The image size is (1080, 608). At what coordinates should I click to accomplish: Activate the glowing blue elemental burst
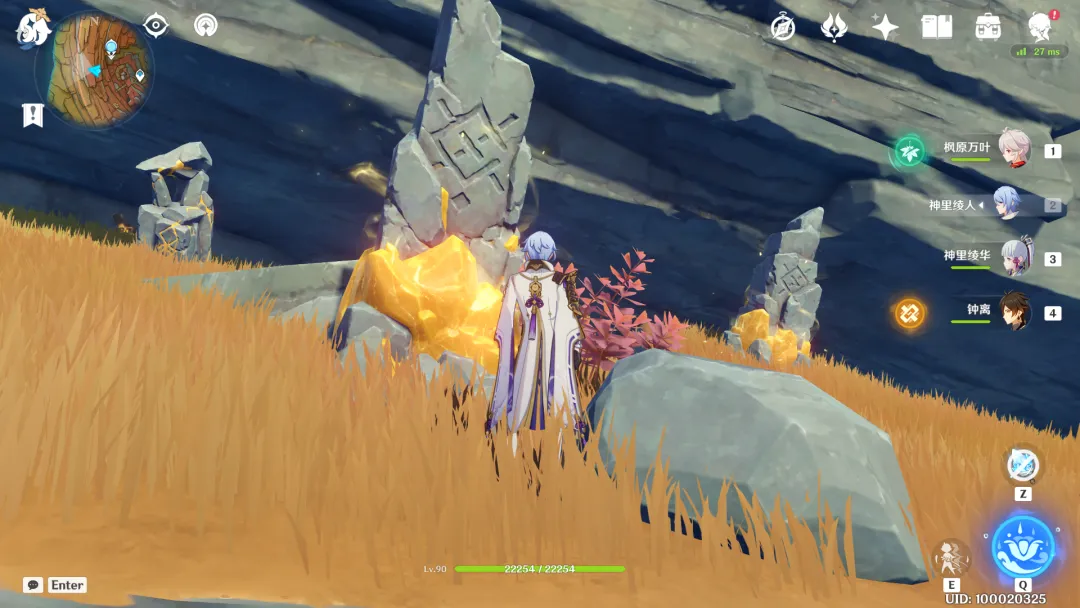pyautogui.click(x=1022, y=546)
